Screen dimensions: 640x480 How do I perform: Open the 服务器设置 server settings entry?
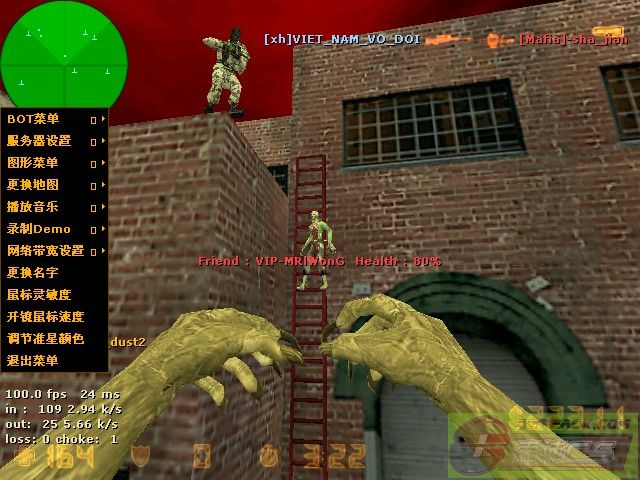click(x=40, y=141)
